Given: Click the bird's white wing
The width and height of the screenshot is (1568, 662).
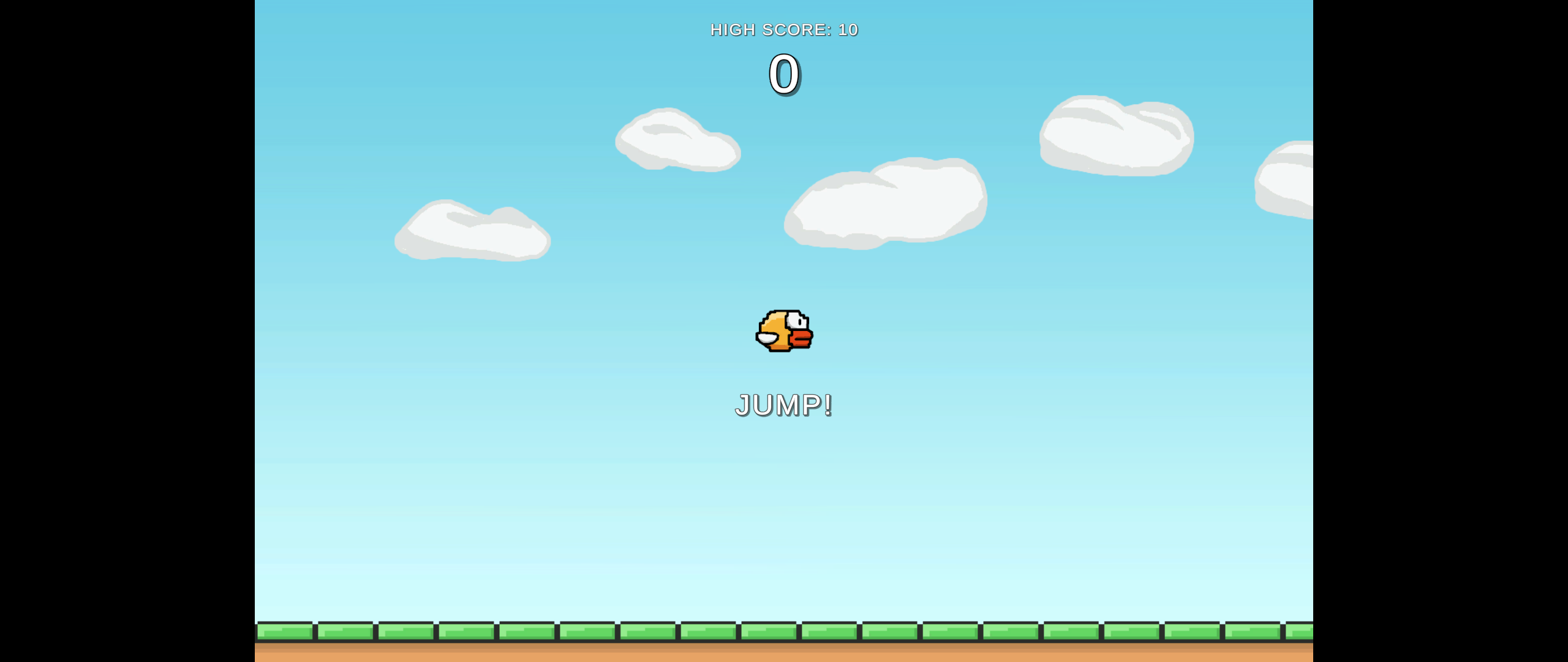Looking at the screenshot, I should (x=767, y=338).
